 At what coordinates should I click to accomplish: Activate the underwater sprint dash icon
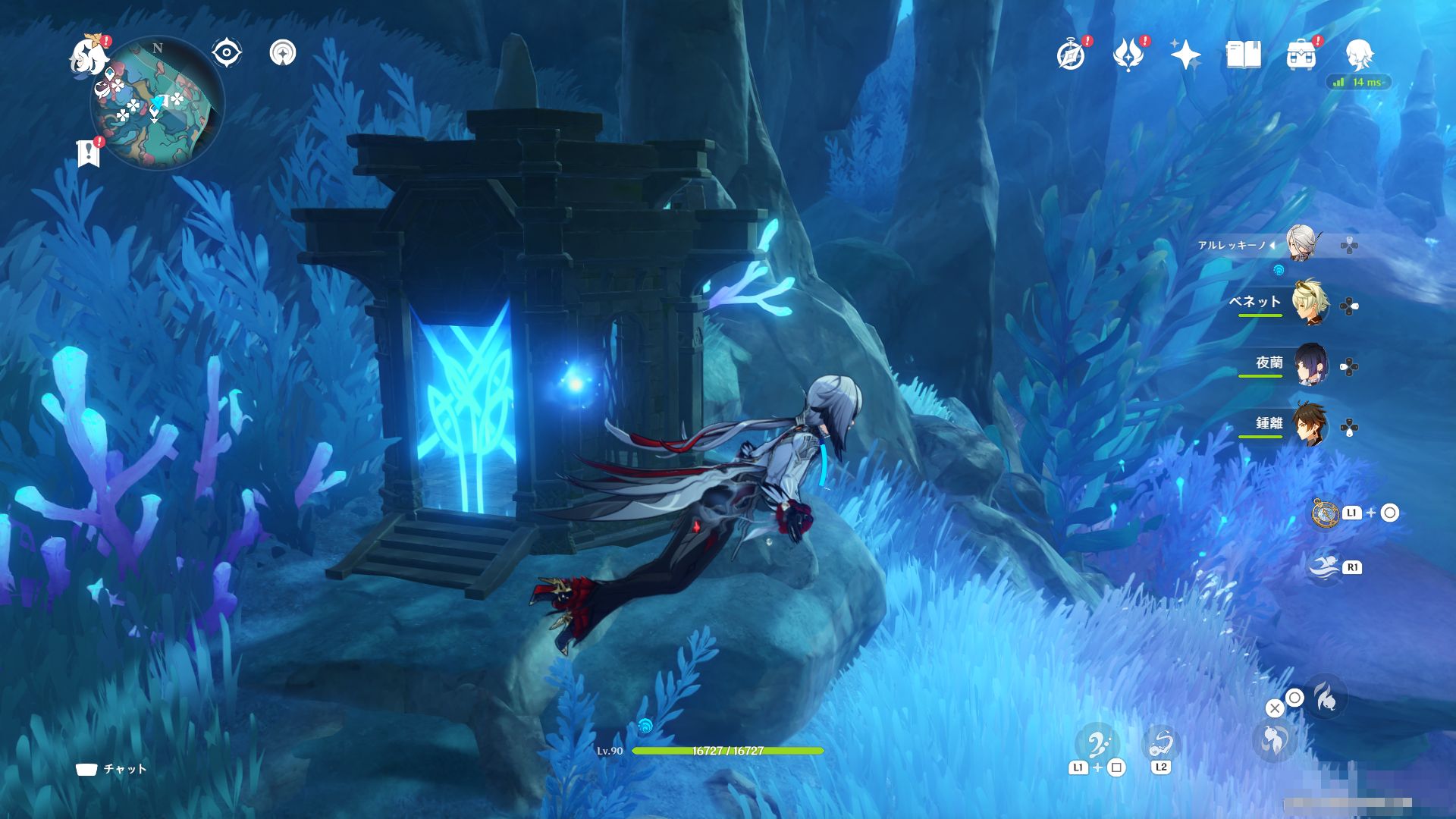tap(1326, 566)
